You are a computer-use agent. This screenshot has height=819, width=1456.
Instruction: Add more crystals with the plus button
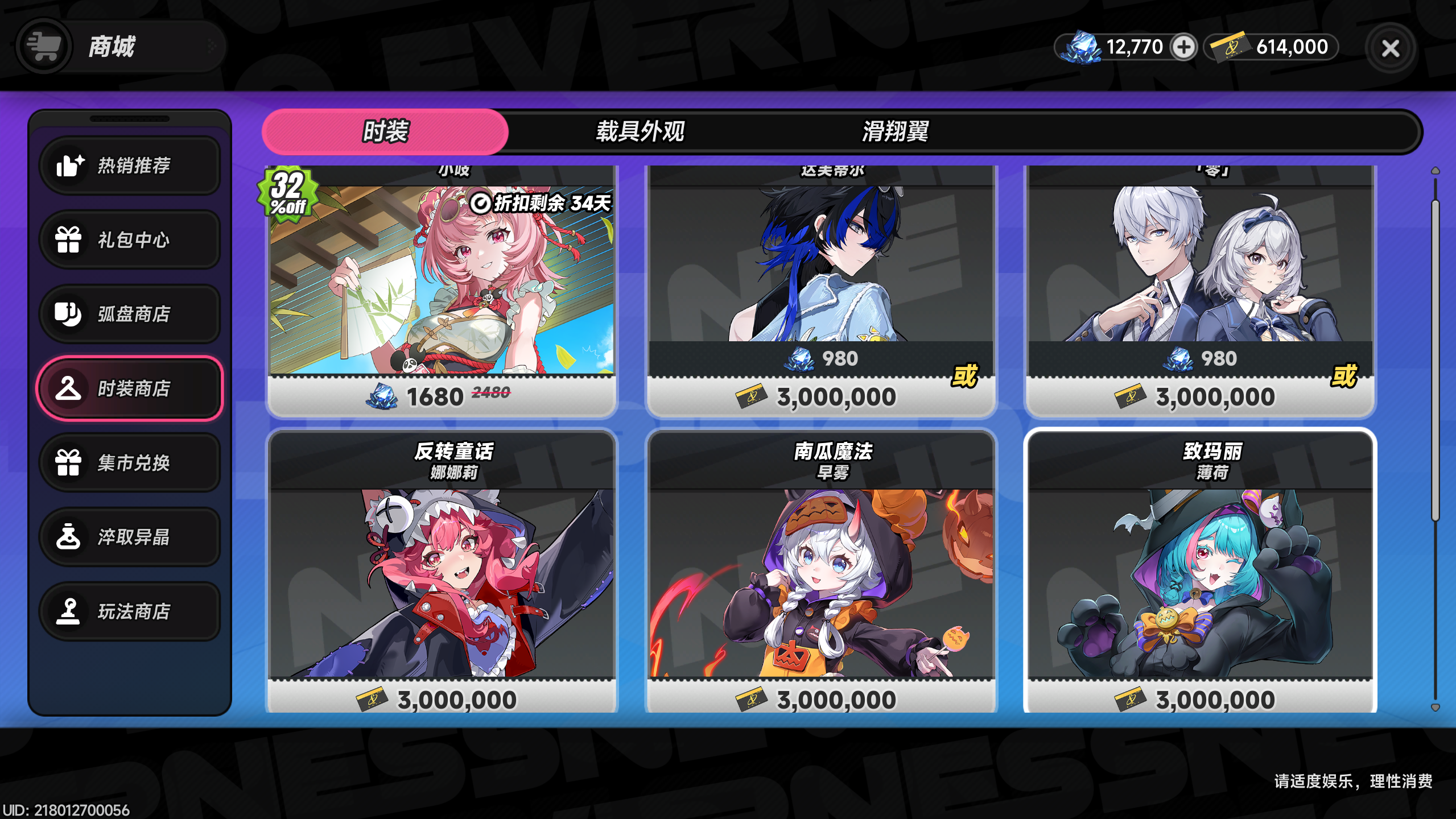coord(1183,47)
